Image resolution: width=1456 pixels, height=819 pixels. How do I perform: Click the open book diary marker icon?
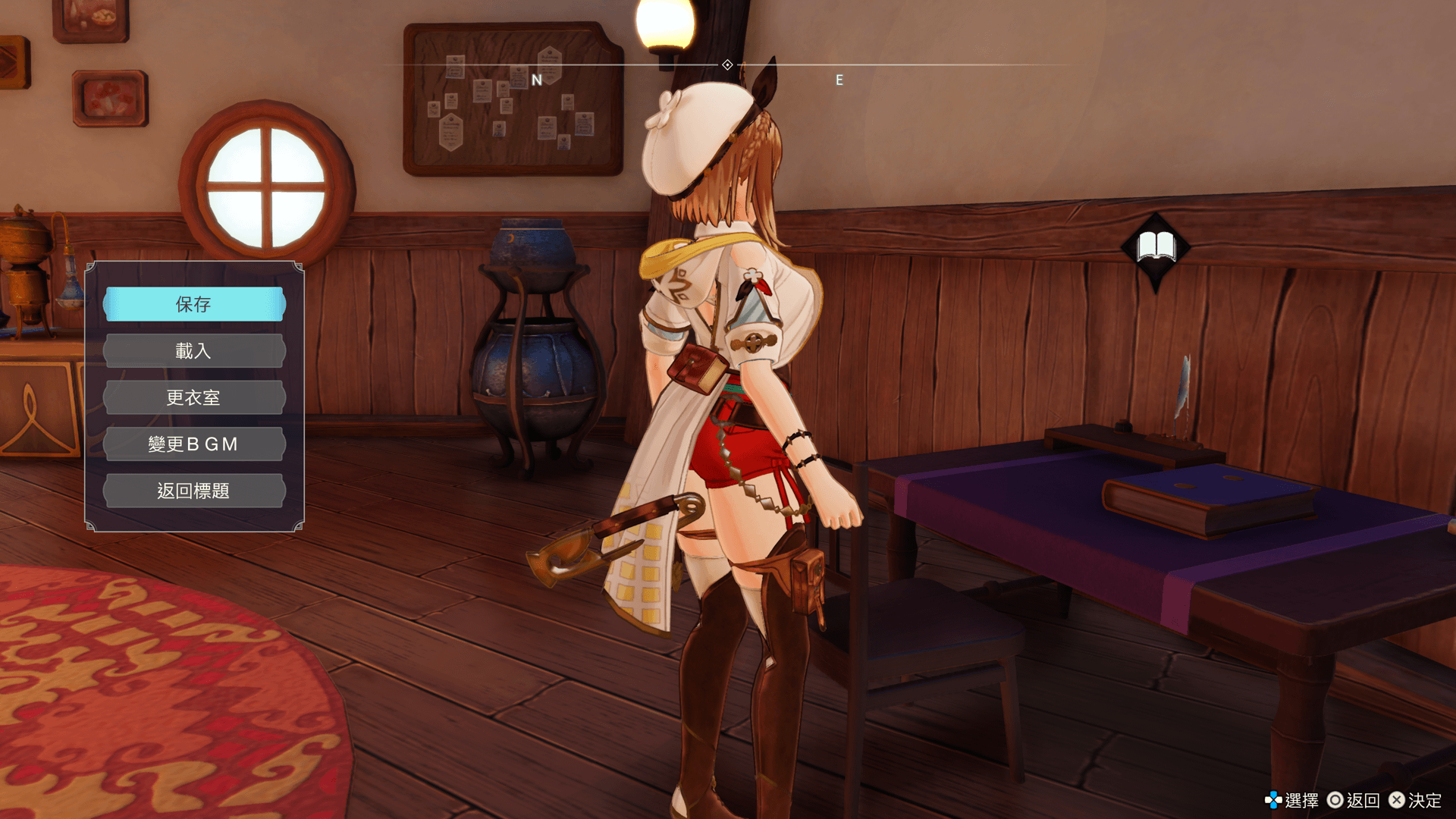(x=1155, y=247)
